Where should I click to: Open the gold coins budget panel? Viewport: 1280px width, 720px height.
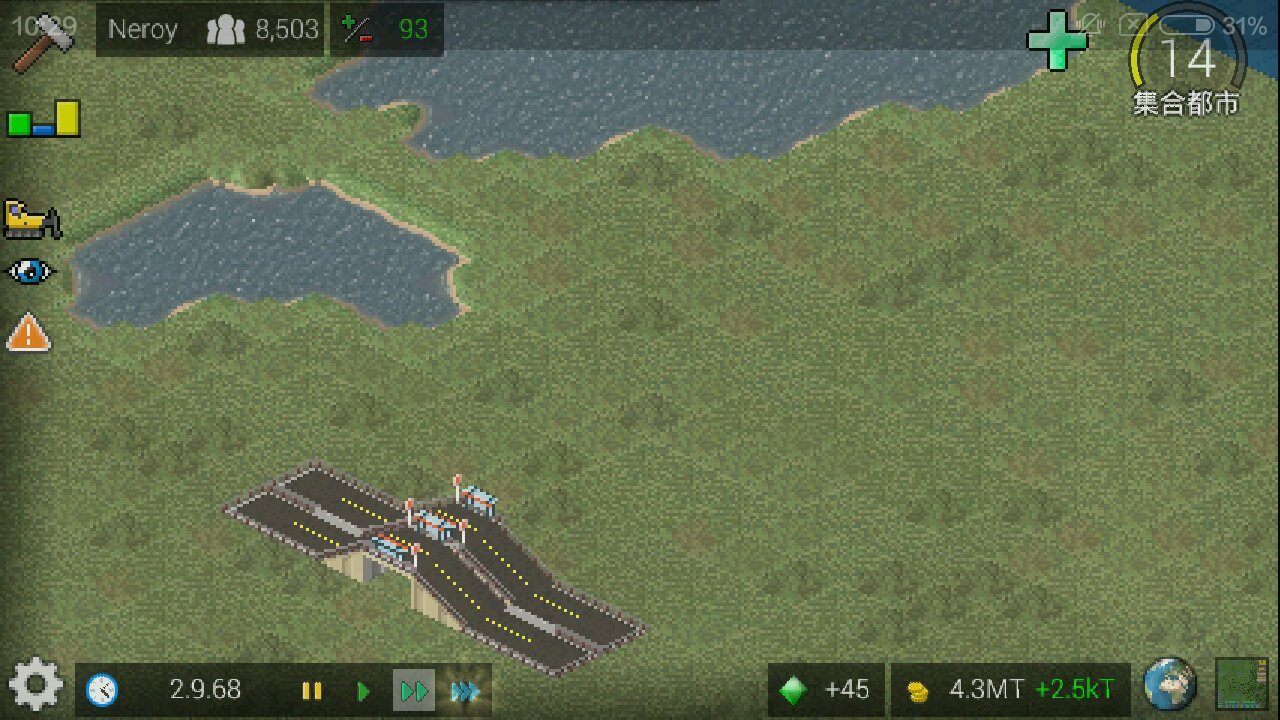tap(1010, 690)
